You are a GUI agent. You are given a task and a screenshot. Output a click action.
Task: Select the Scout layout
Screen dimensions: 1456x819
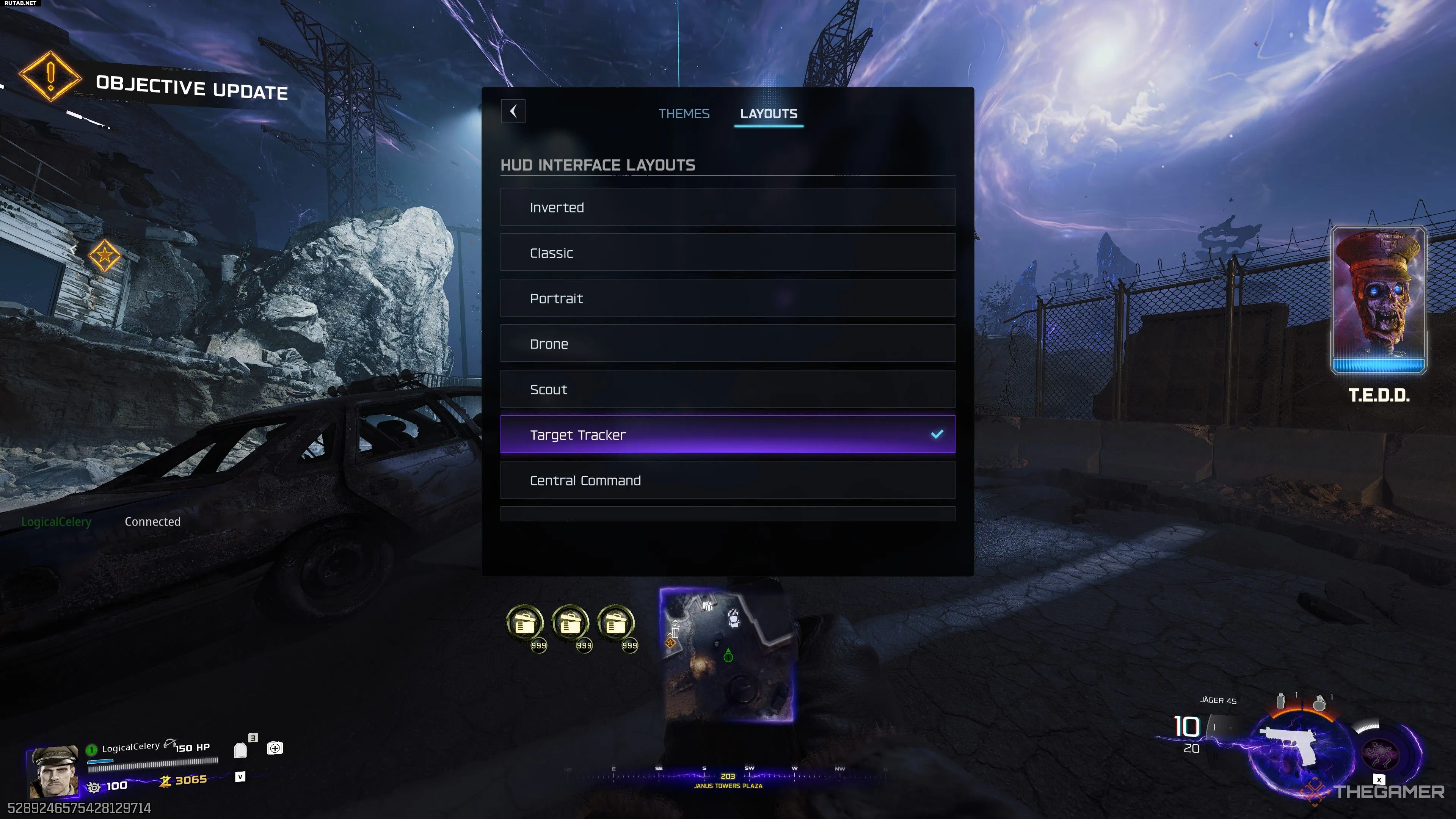[727, 389]
